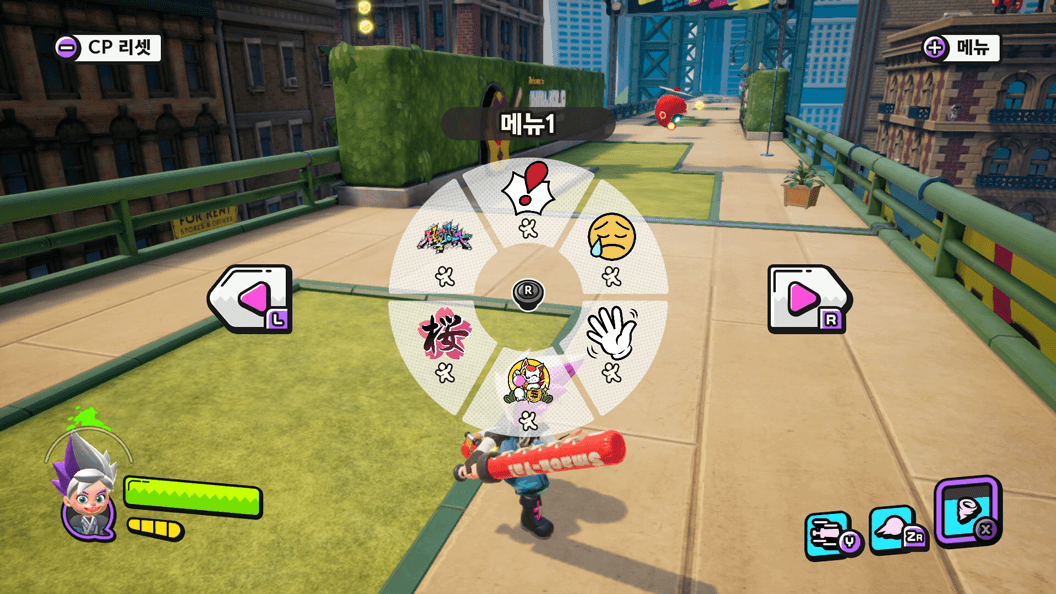This screenshot has height=594, width=1056.
Task: Choose the pink sakura kanji sticker
Action: point(444,334)
